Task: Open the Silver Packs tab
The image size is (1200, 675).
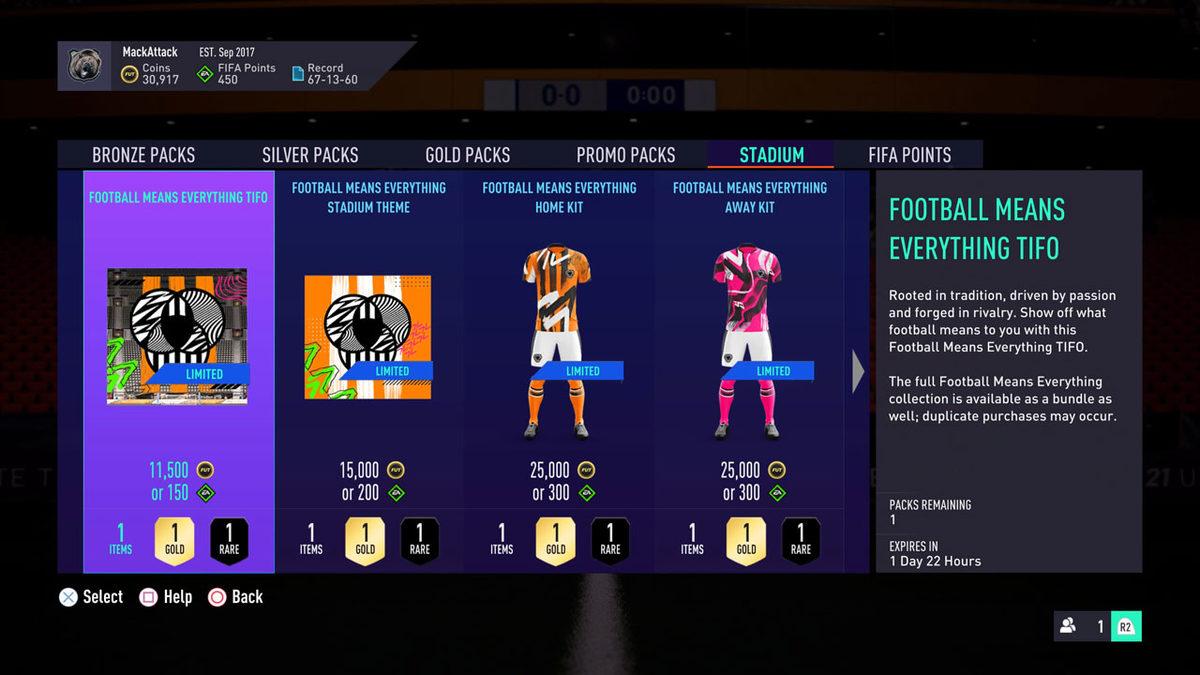Action: click(310, 155)
